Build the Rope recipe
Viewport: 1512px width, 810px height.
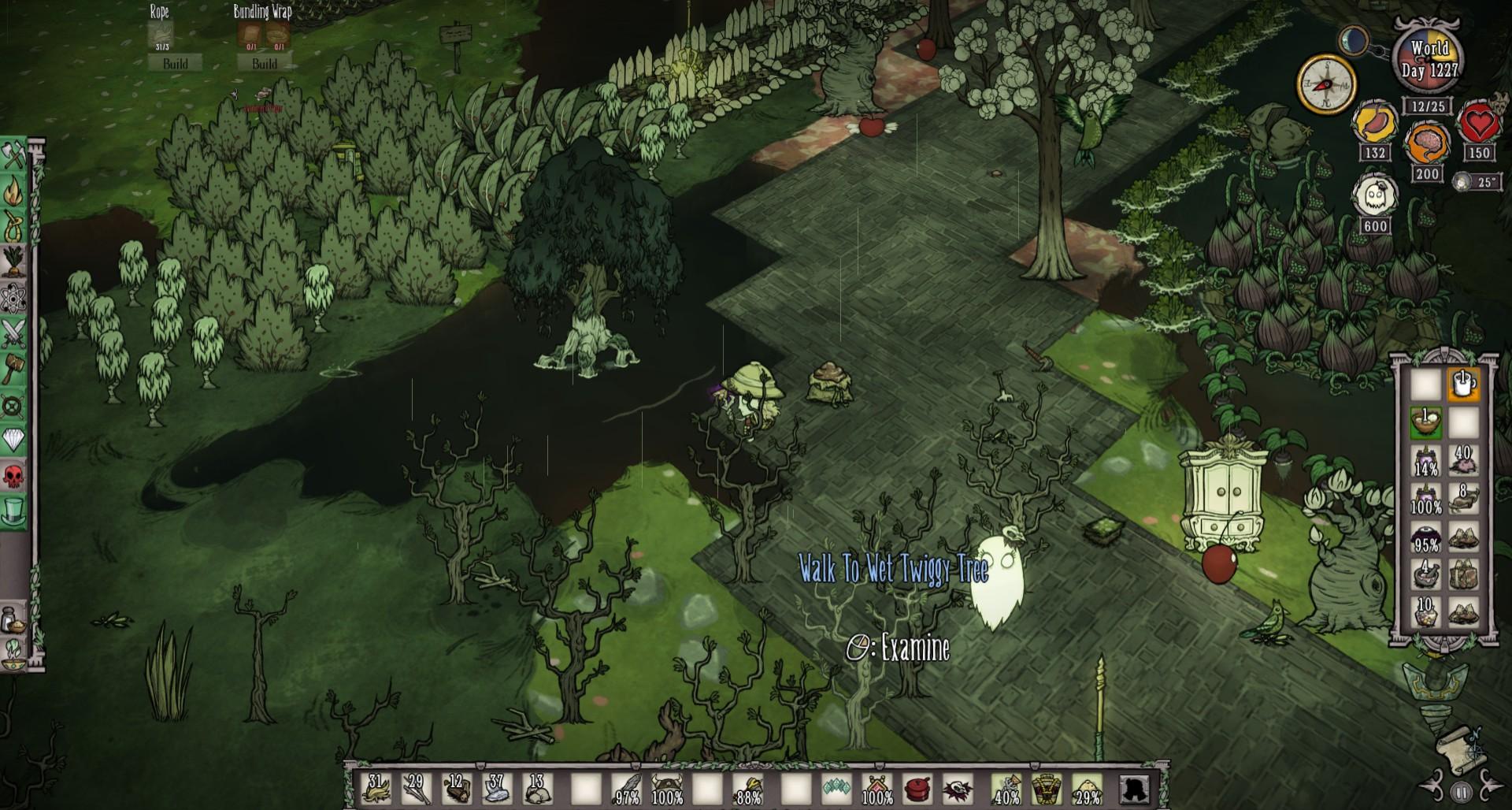(x=175, y=63)
